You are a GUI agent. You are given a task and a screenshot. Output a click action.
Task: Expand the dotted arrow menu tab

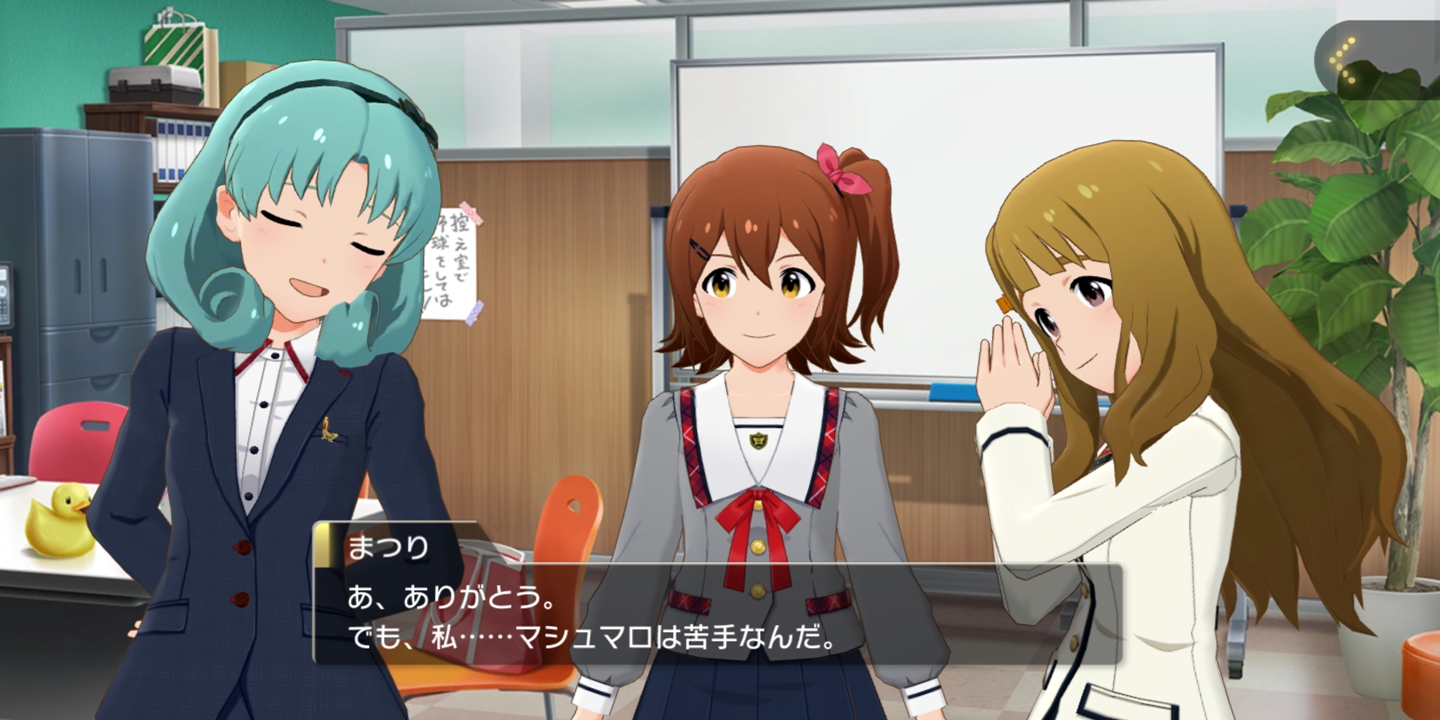click(x=1349, y=61)
